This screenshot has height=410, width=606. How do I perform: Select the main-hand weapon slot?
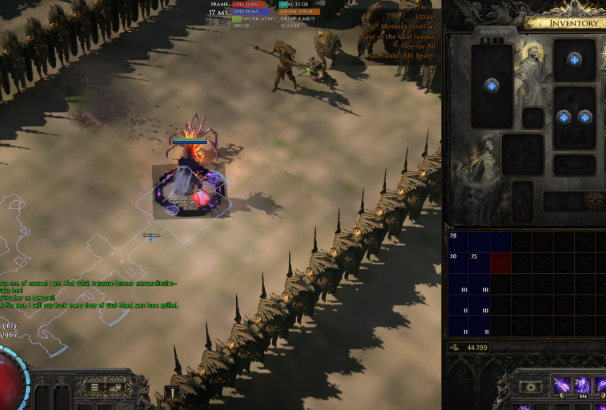[x=492, y=86]
